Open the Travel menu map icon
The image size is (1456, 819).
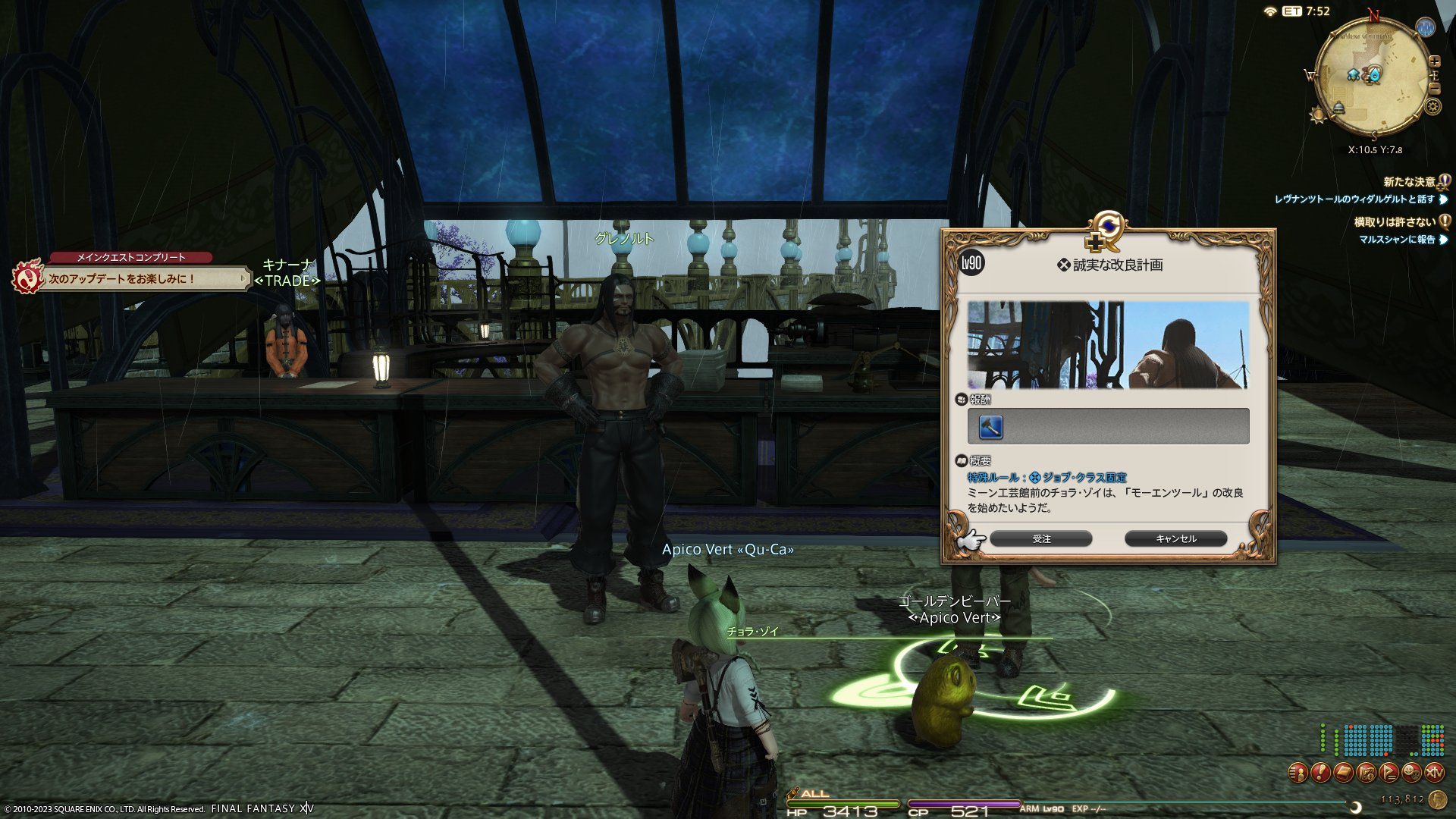pyautogui.click(x=1366, y=773)
